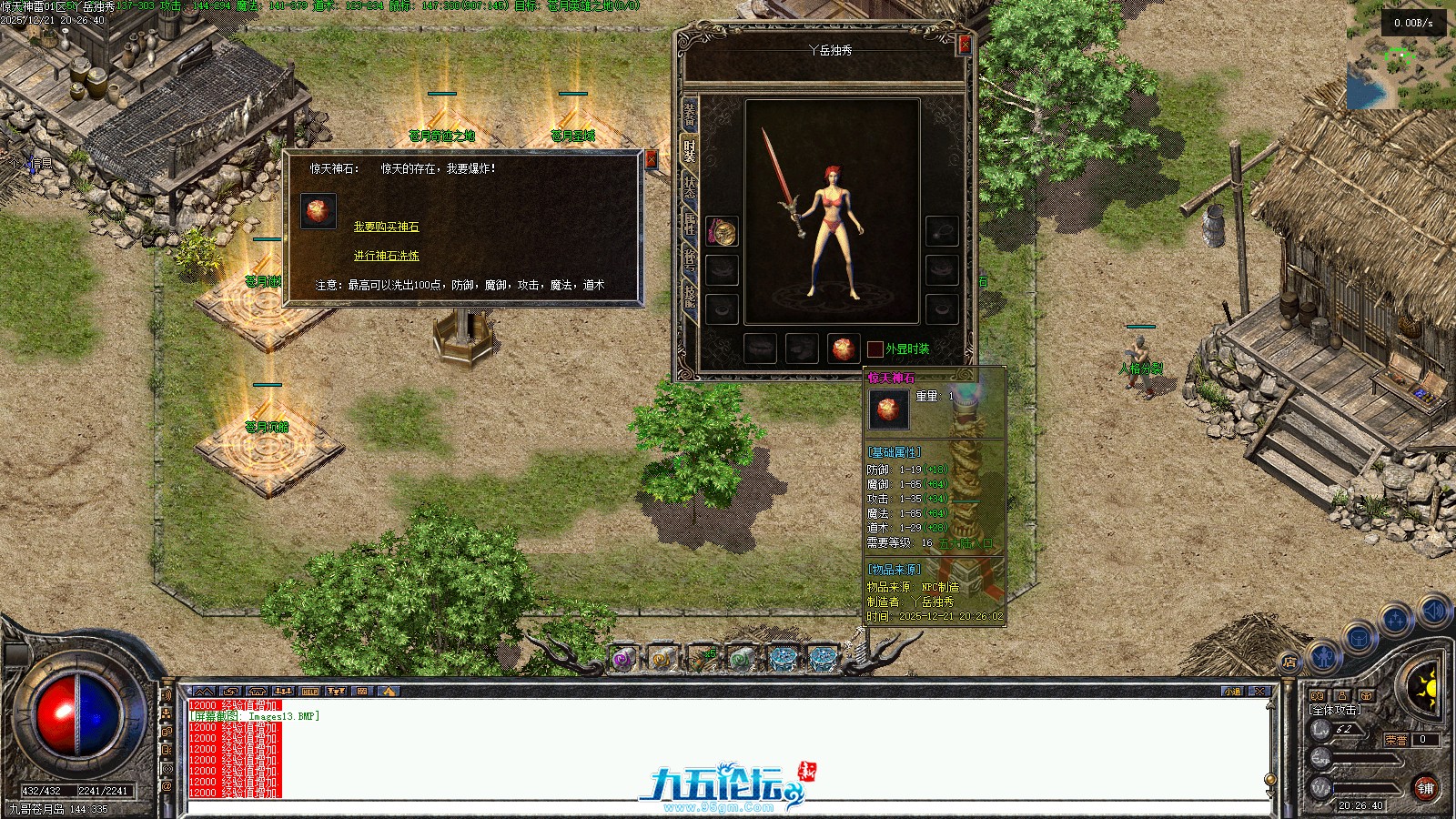Toggle the 外显时装 checkbox

875,349
